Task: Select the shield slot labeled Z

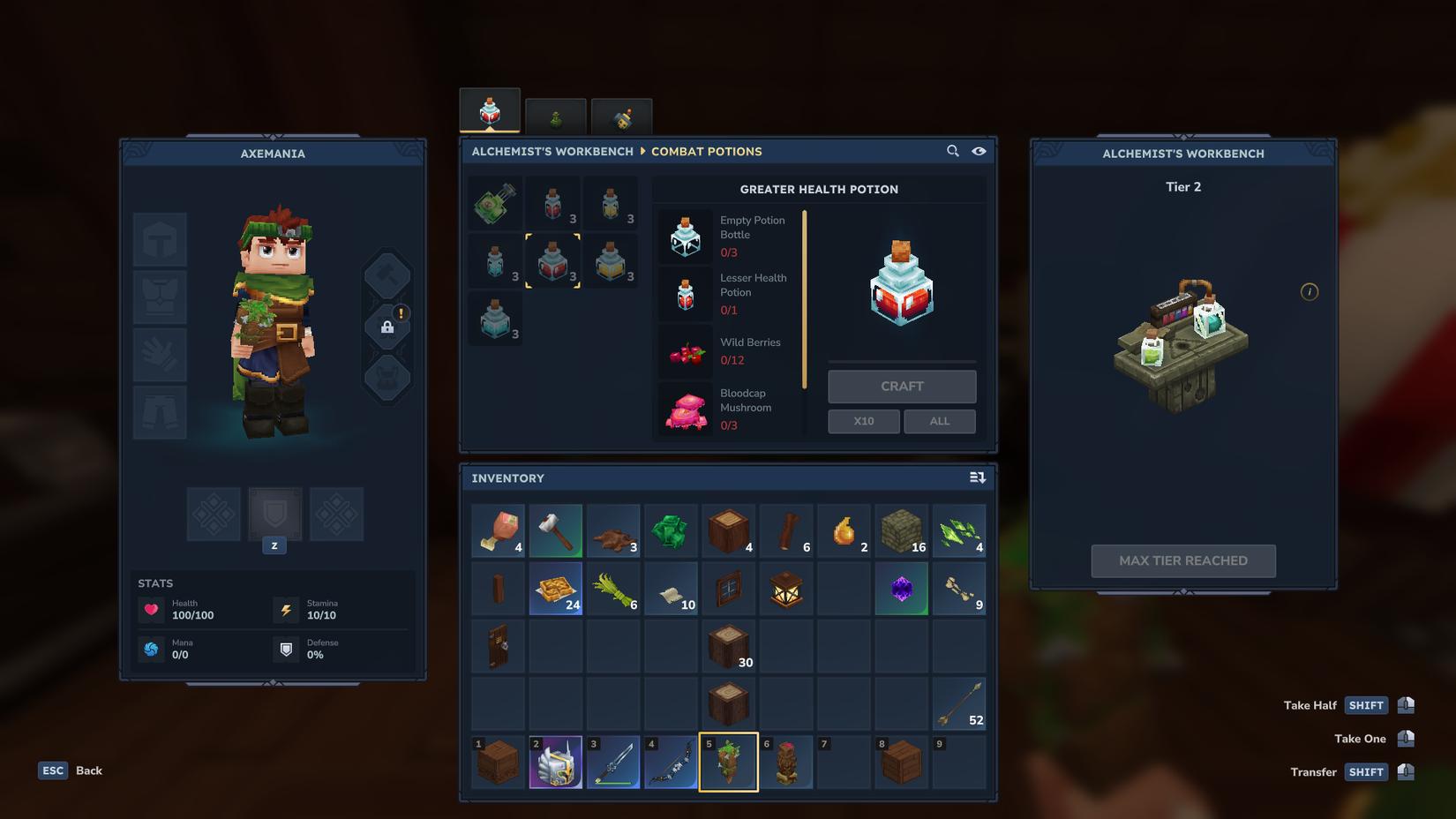Action: click(x=274, y=515)
